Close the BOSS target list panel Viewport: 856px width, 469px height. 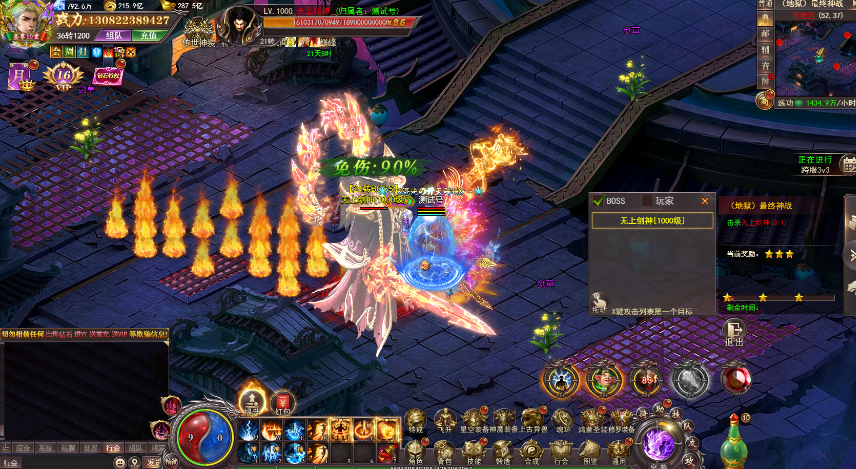(x=705, y=201)
